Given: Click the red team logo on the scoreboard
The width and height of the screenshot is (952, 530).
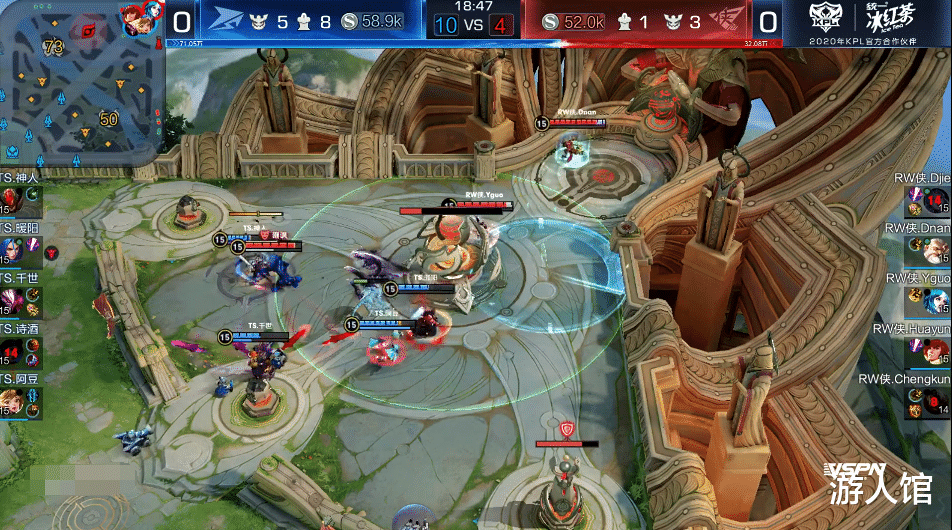Looking at the screenshot, I should pos(727,20).
